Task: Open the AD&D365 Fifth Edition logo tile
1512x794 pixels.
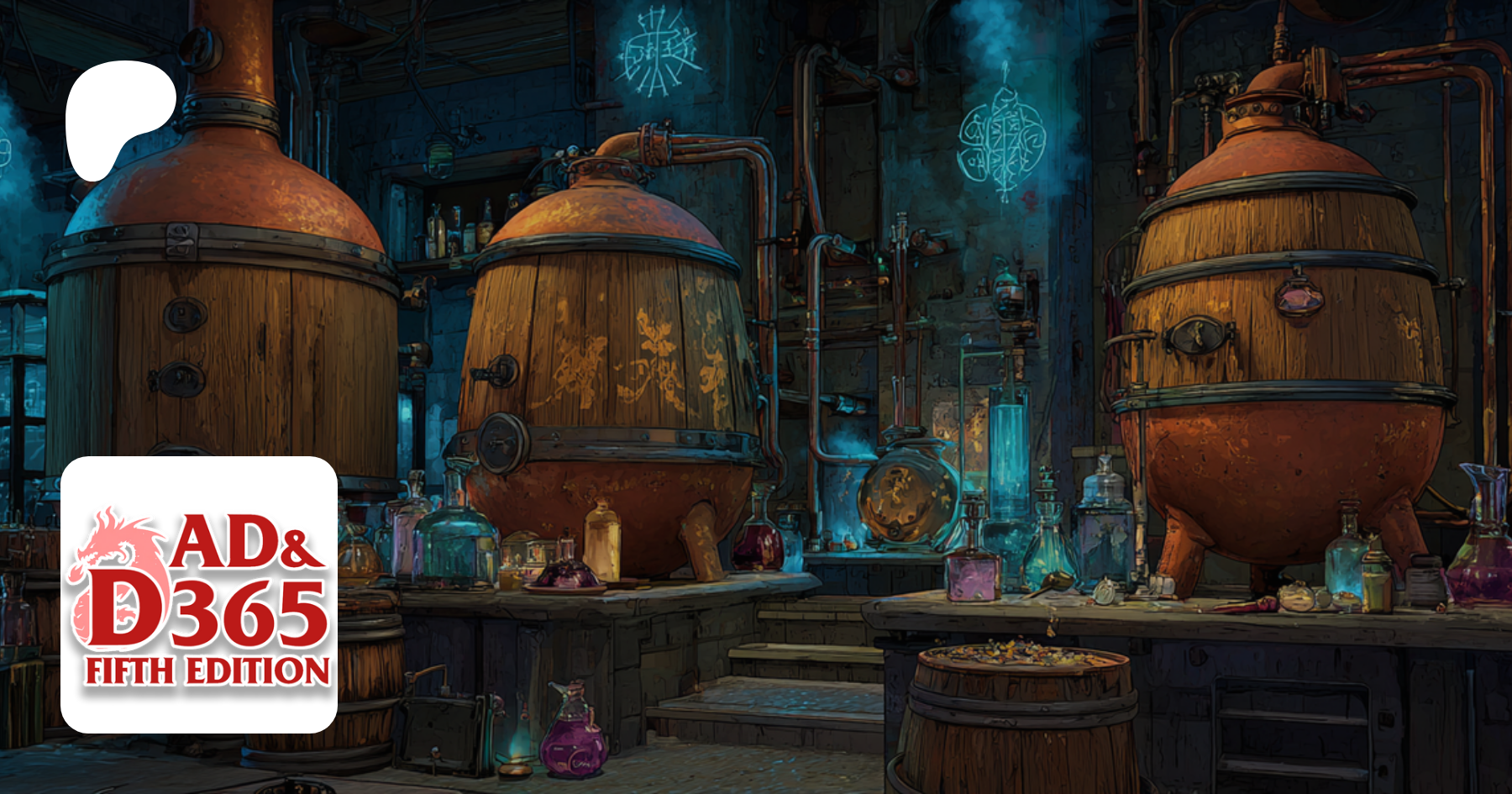Action: [x=199, y=594]
